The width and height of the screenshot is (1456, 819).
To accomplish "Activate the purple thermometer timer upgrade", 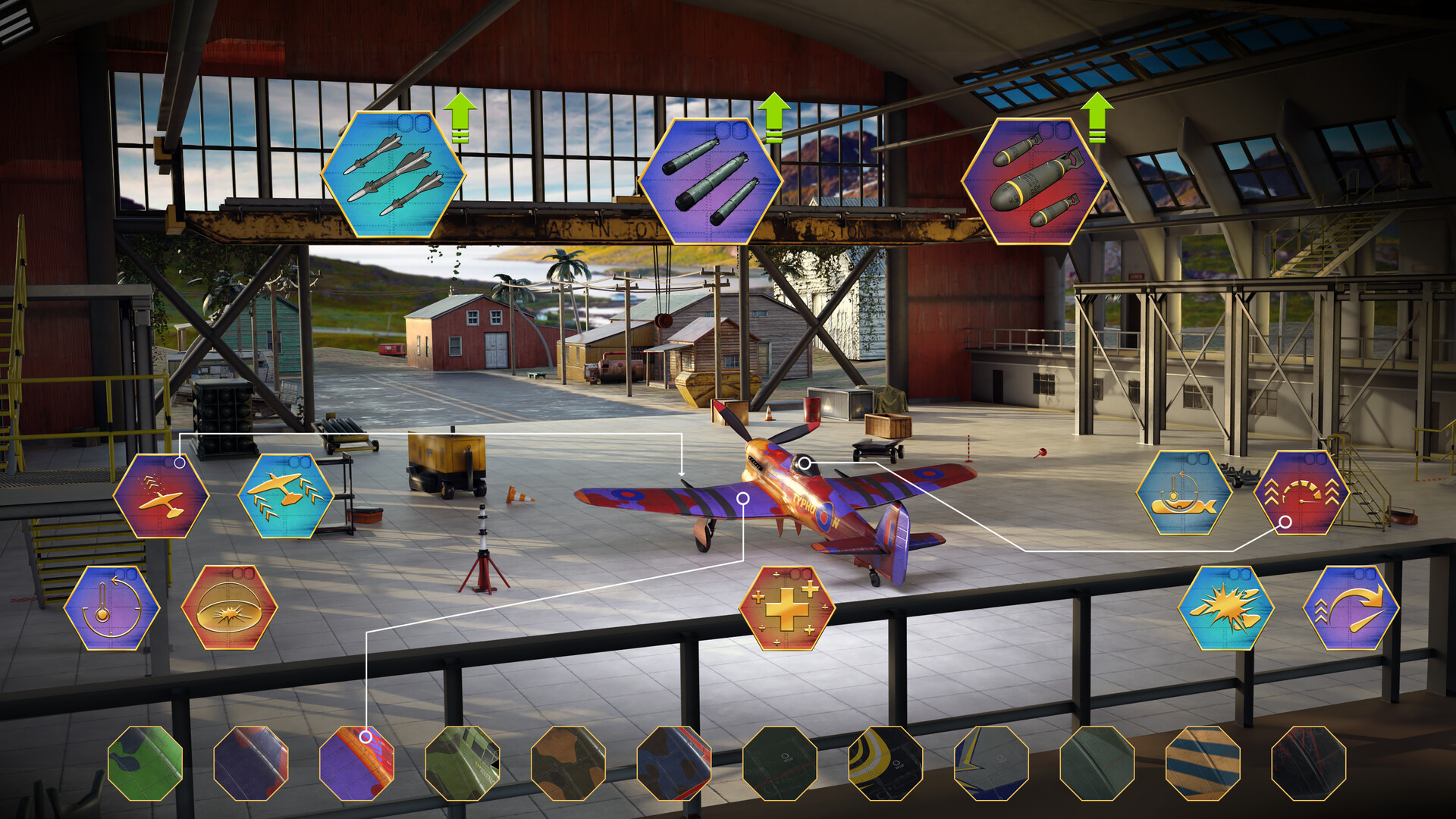I will pos(111,607).
